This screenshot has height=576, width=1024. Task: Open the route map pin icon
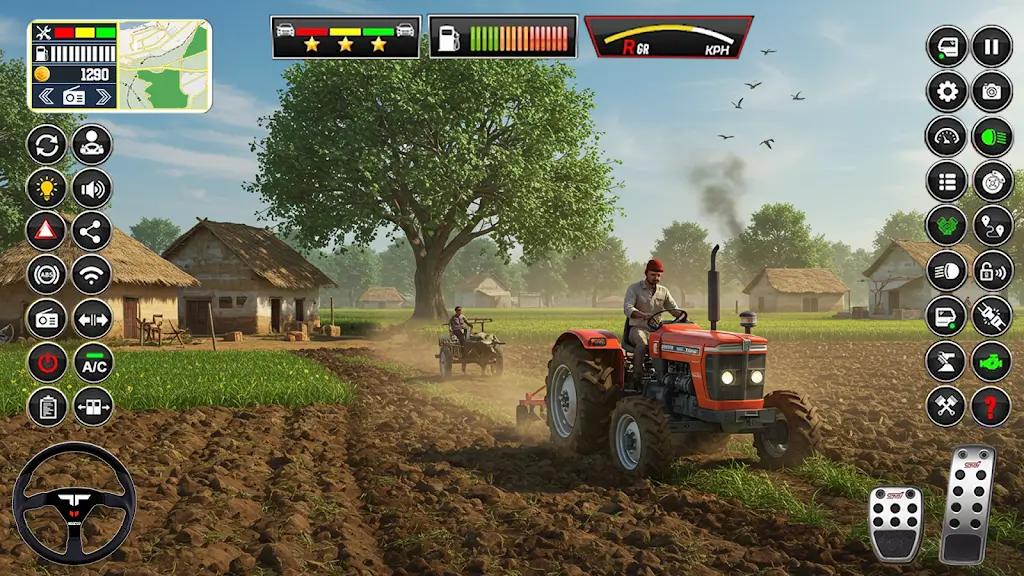pos(991,226)
